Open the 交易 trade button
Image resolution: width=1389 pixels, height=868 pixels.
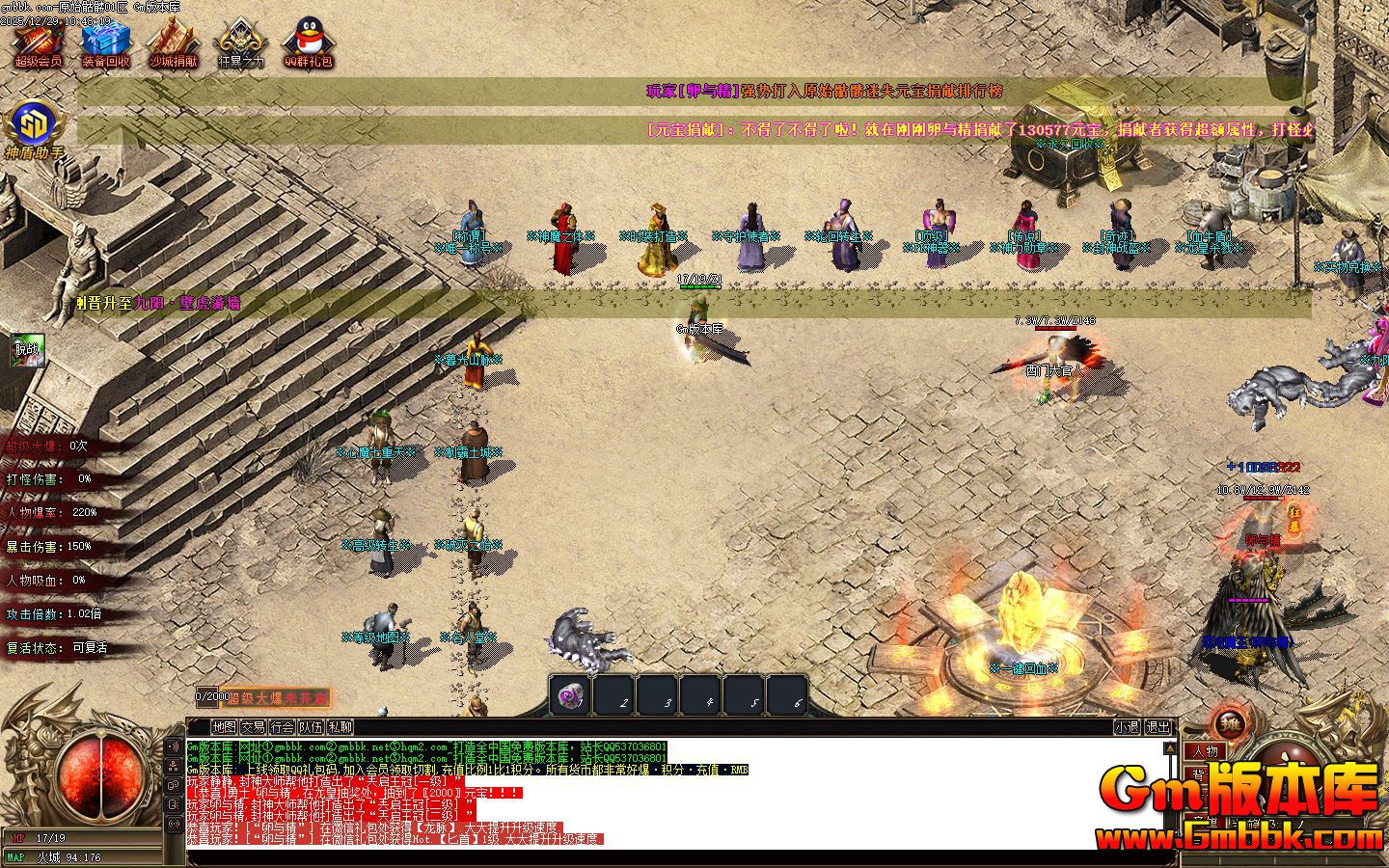[x=254, y=727]
